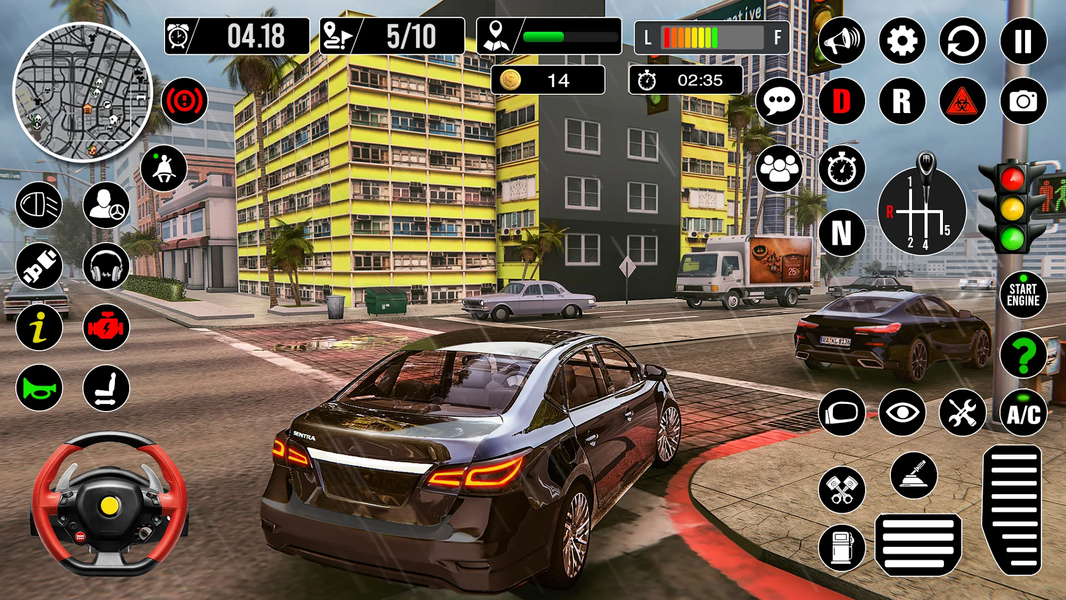
Task: Start the engine
Action: tap(1023, 295)
